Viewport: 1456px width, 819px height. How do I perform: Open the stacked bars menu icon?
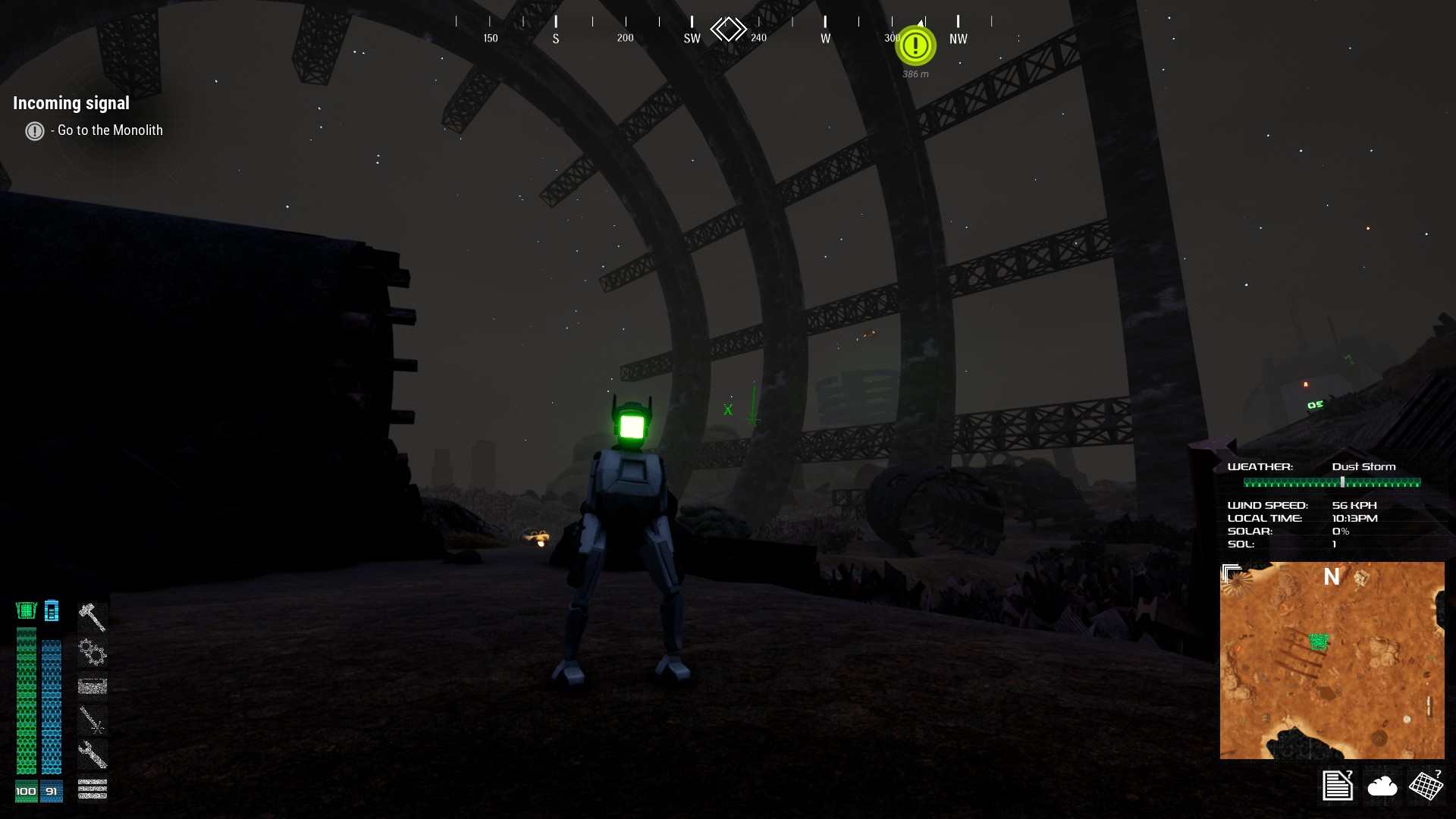click(x=93, y=789)
